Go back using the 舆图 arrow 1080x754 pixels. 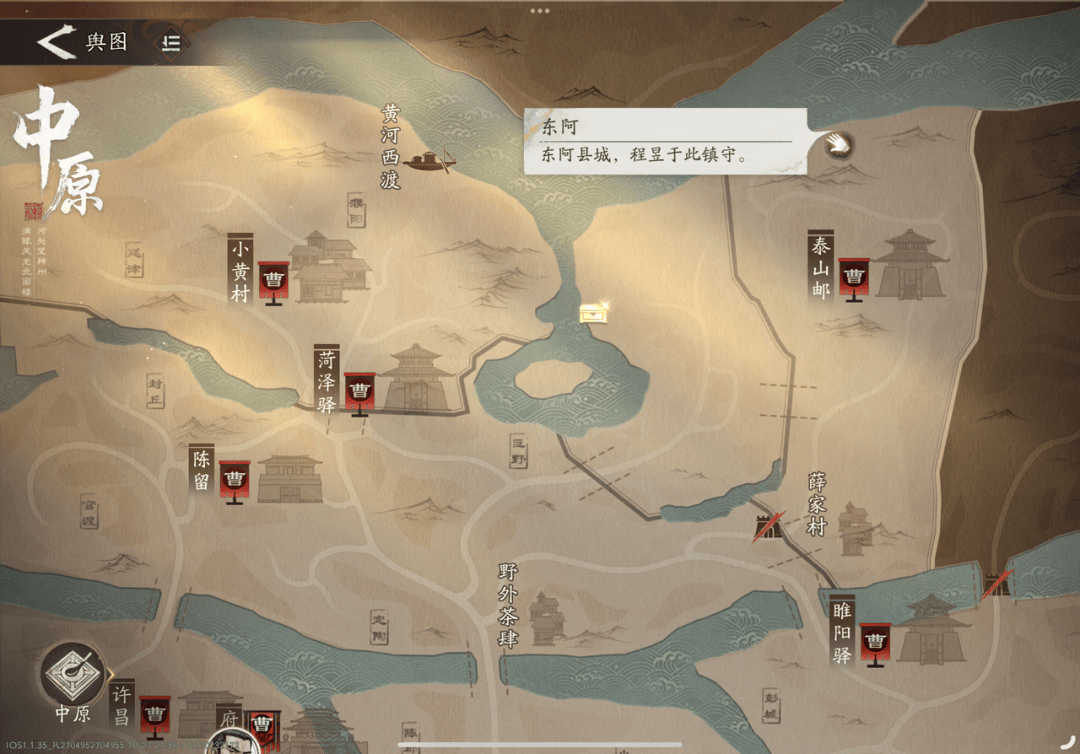click(x=56, y=42)
